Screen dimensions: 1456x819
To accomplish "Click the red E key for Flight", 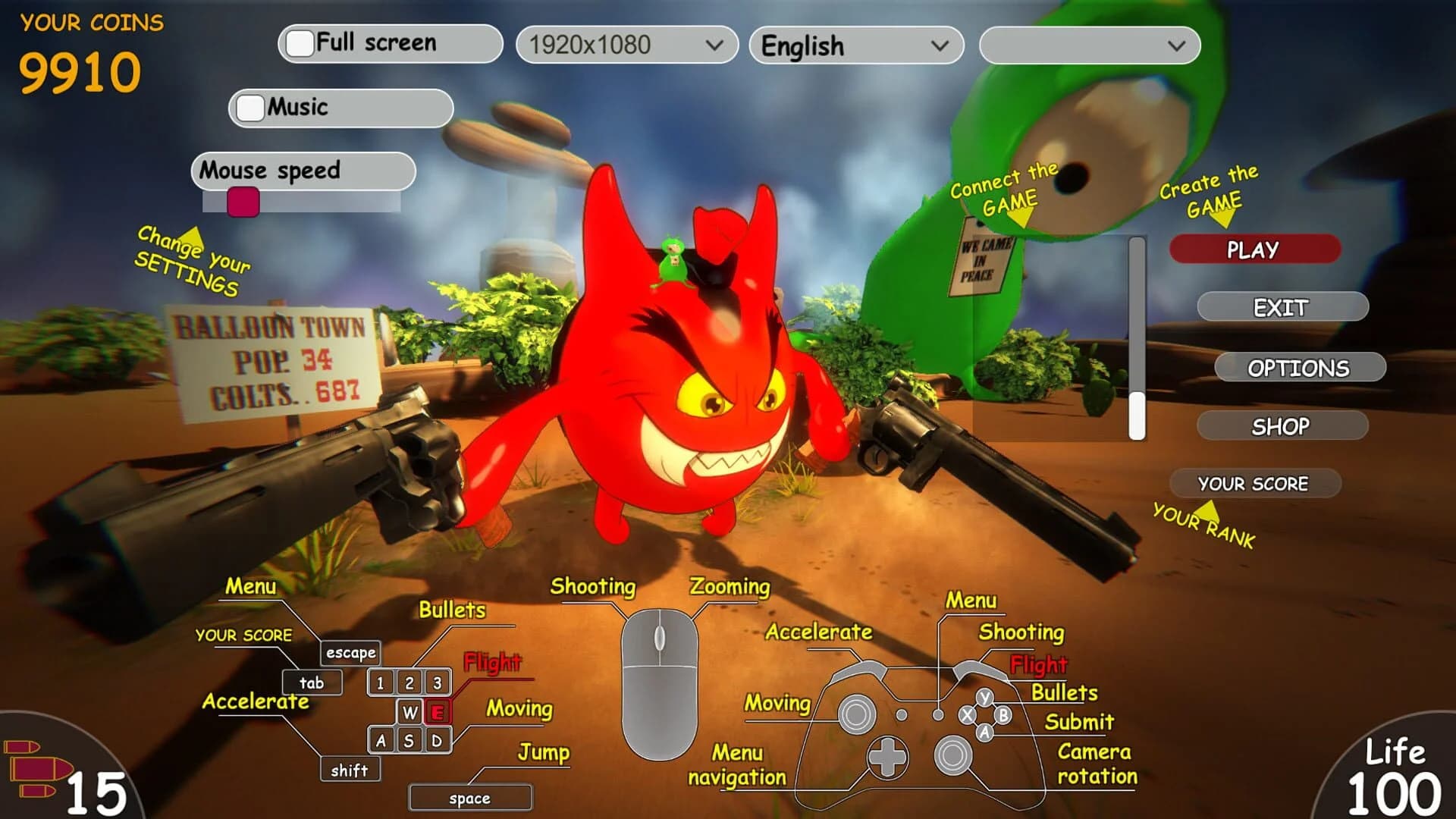I will 436,711.
